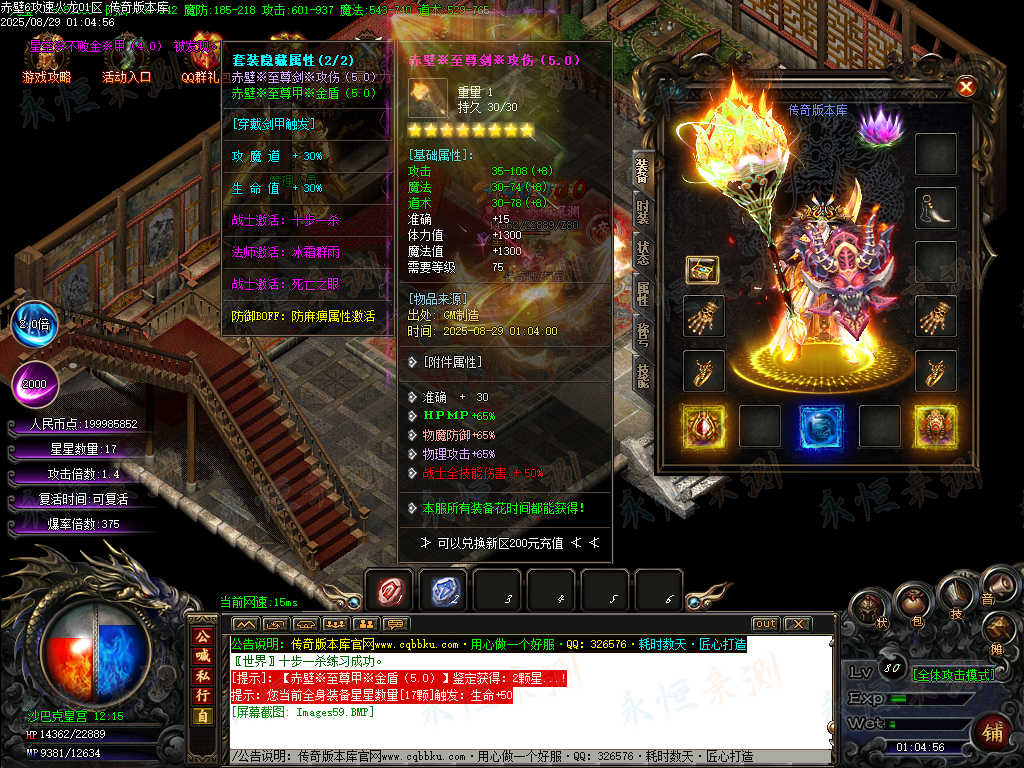
Task: Select the purple lotus equipment item
Action: pyautogui.click(x=880, y=128)
